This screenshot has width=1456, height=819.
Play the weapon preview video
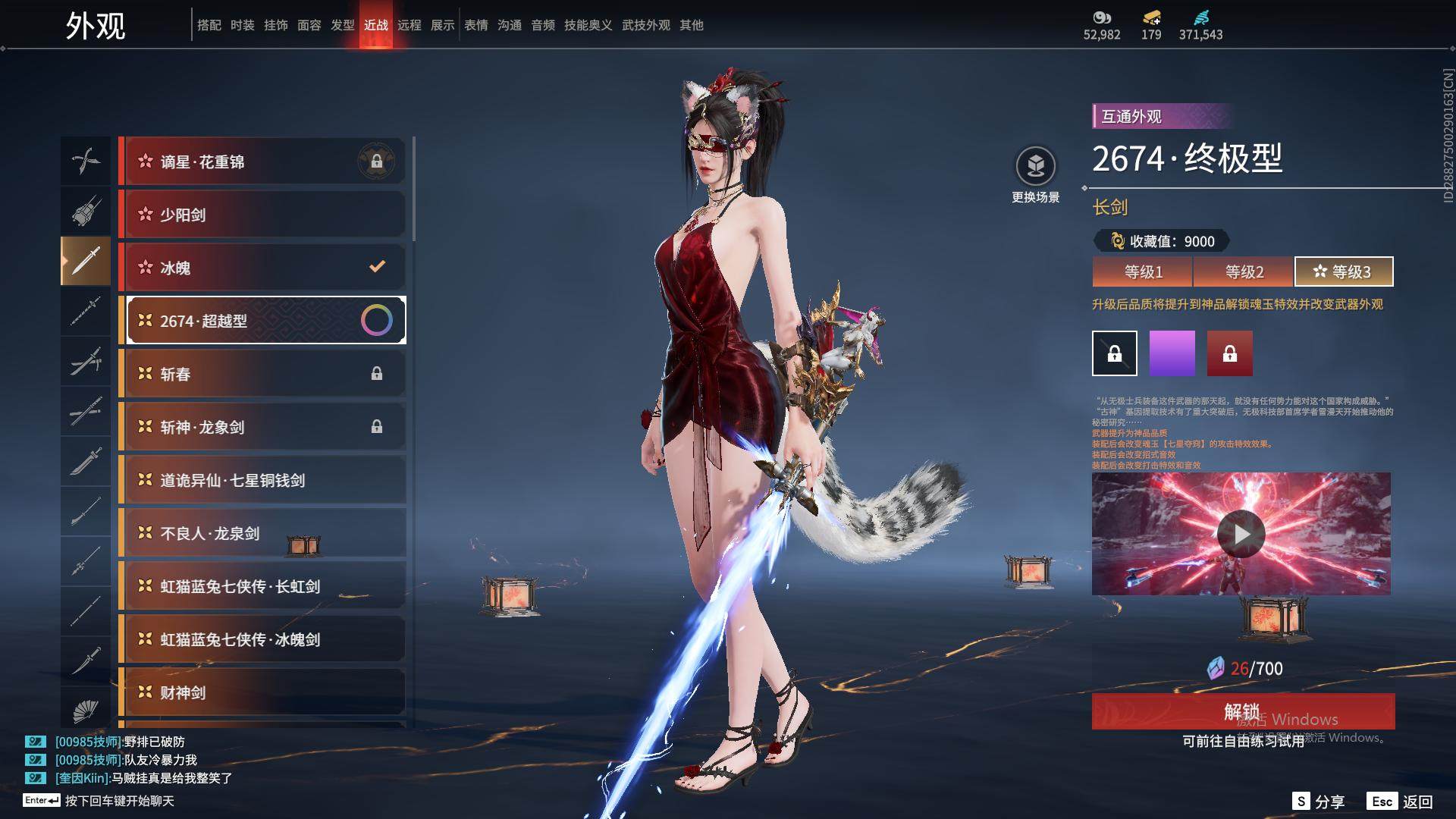coord(1241,534)
